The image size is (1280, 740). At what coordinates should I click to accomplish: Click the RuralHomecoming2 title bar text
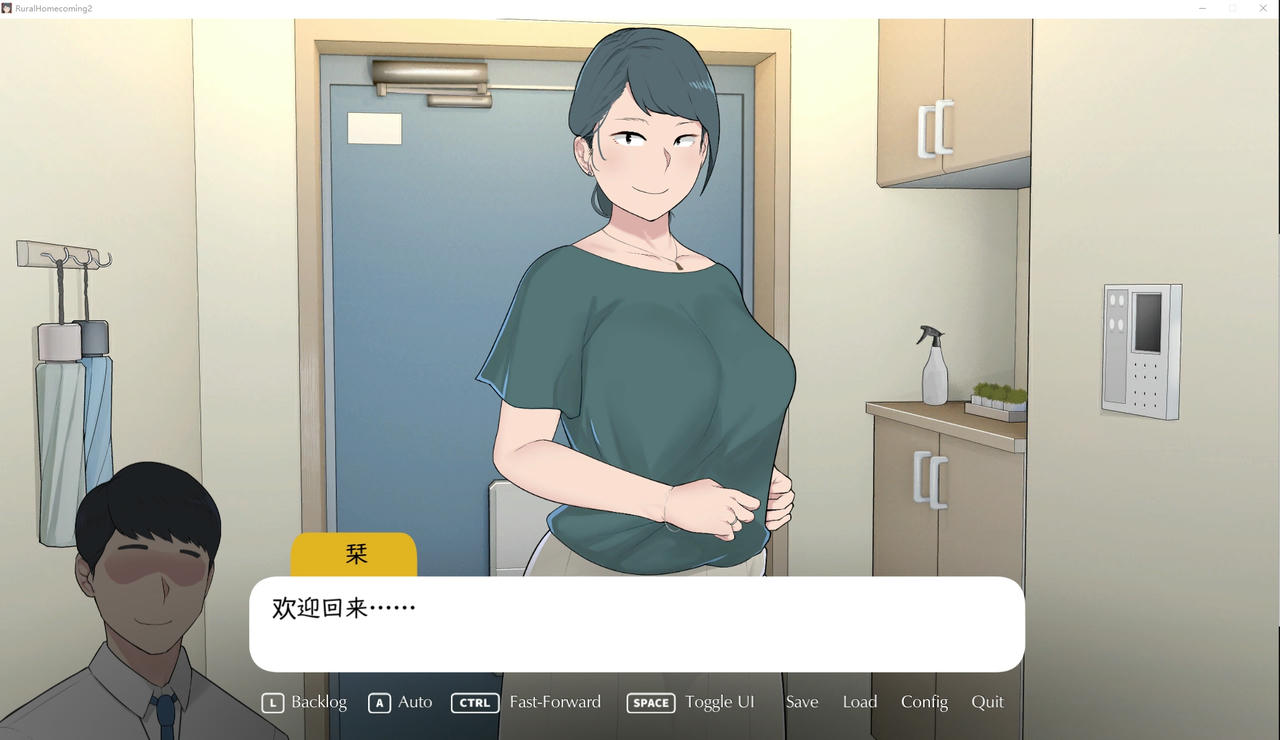click(x=52, y=8)
